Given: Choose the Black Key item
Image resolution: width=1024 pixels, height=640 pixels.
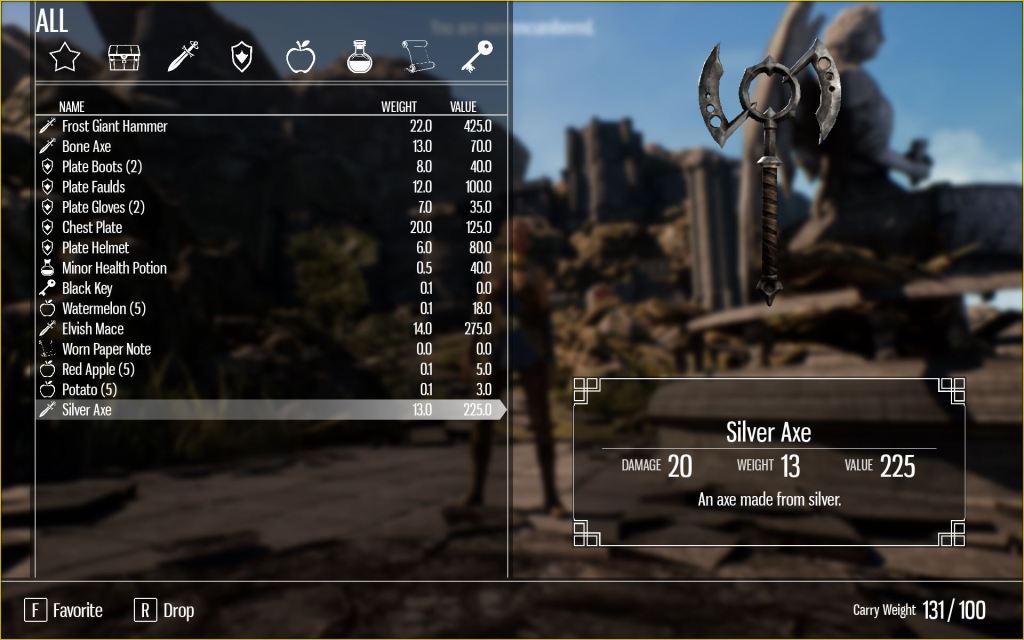Looking at the screenshot, I should point(87,288).
